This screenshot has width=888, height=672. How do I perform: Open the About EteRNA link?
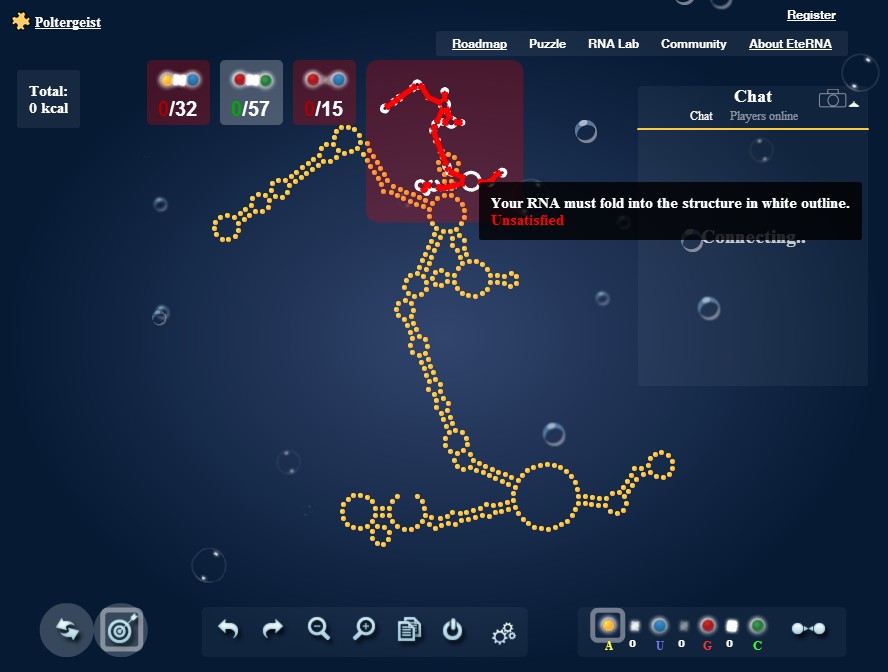click(790, 44)
